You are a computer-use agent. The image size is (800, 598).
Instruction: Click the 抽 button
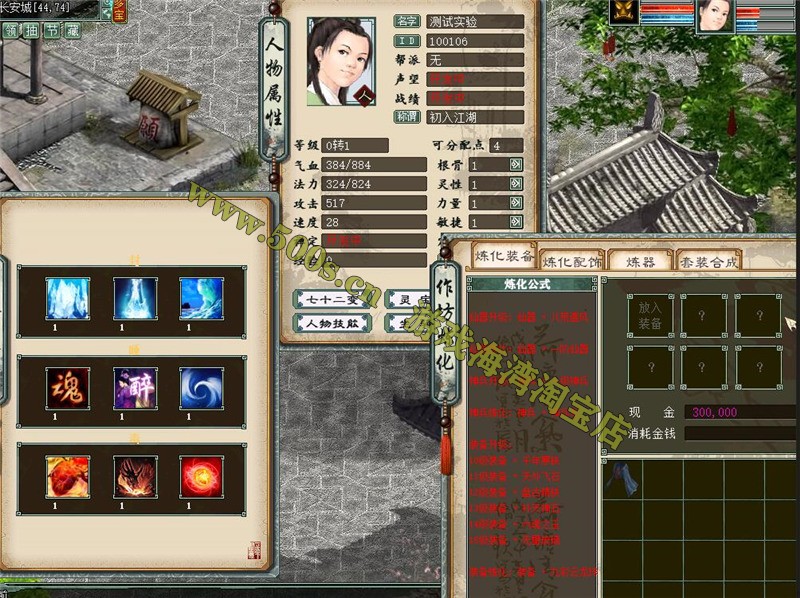tap(32, 31)
